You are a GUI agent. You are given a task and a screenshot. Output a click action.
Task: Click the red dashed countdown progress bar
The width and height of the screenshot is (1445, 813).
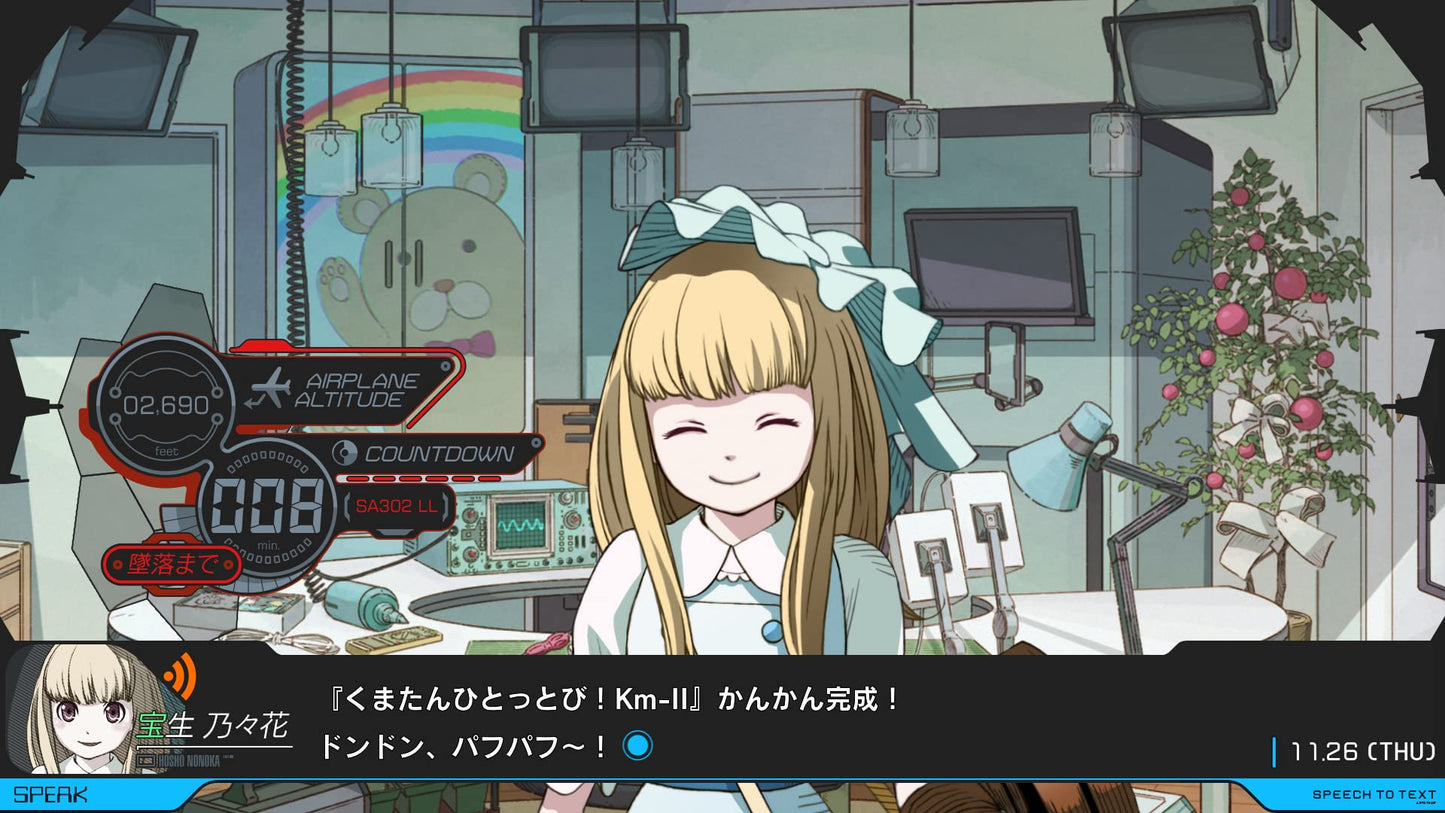420,476
